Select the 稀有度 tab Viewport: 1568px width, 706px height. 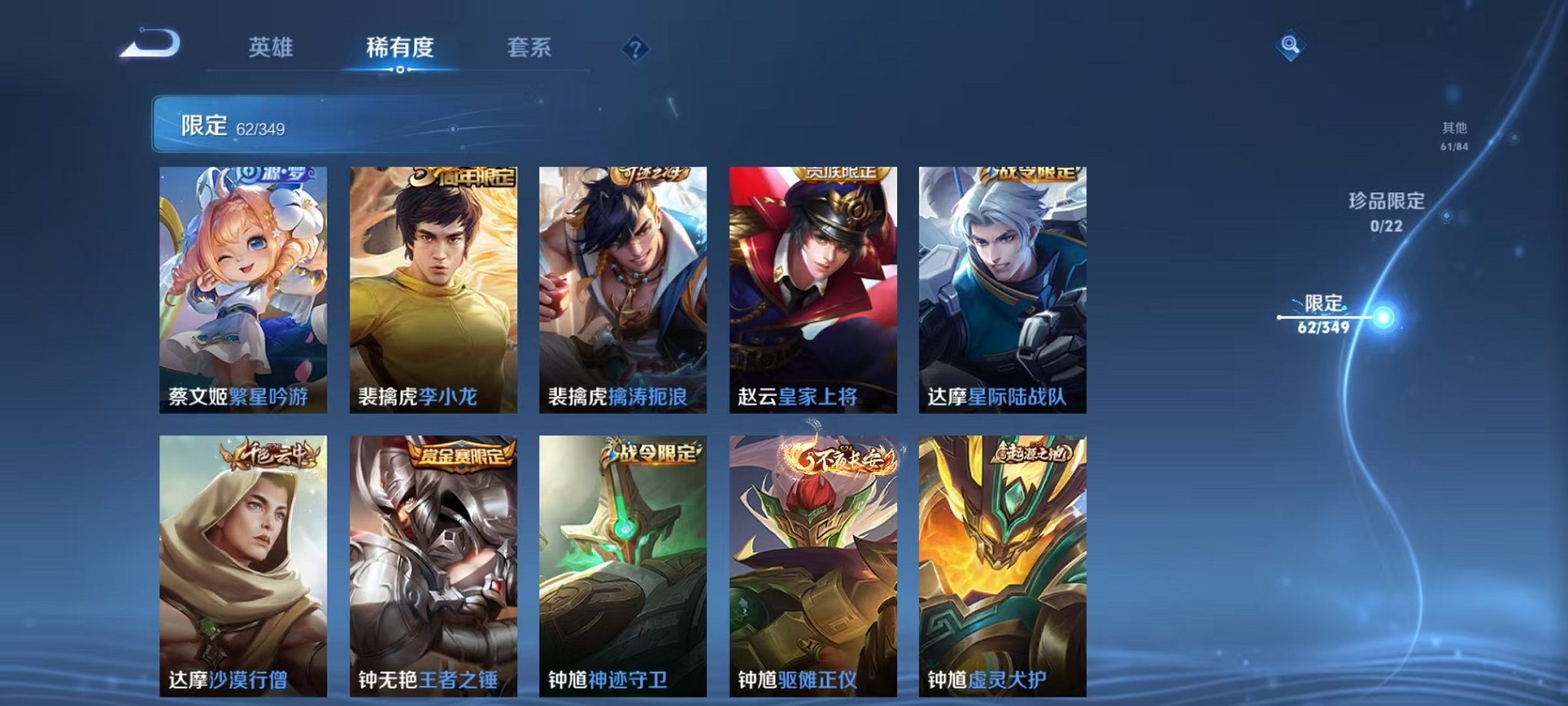(399, 48)
